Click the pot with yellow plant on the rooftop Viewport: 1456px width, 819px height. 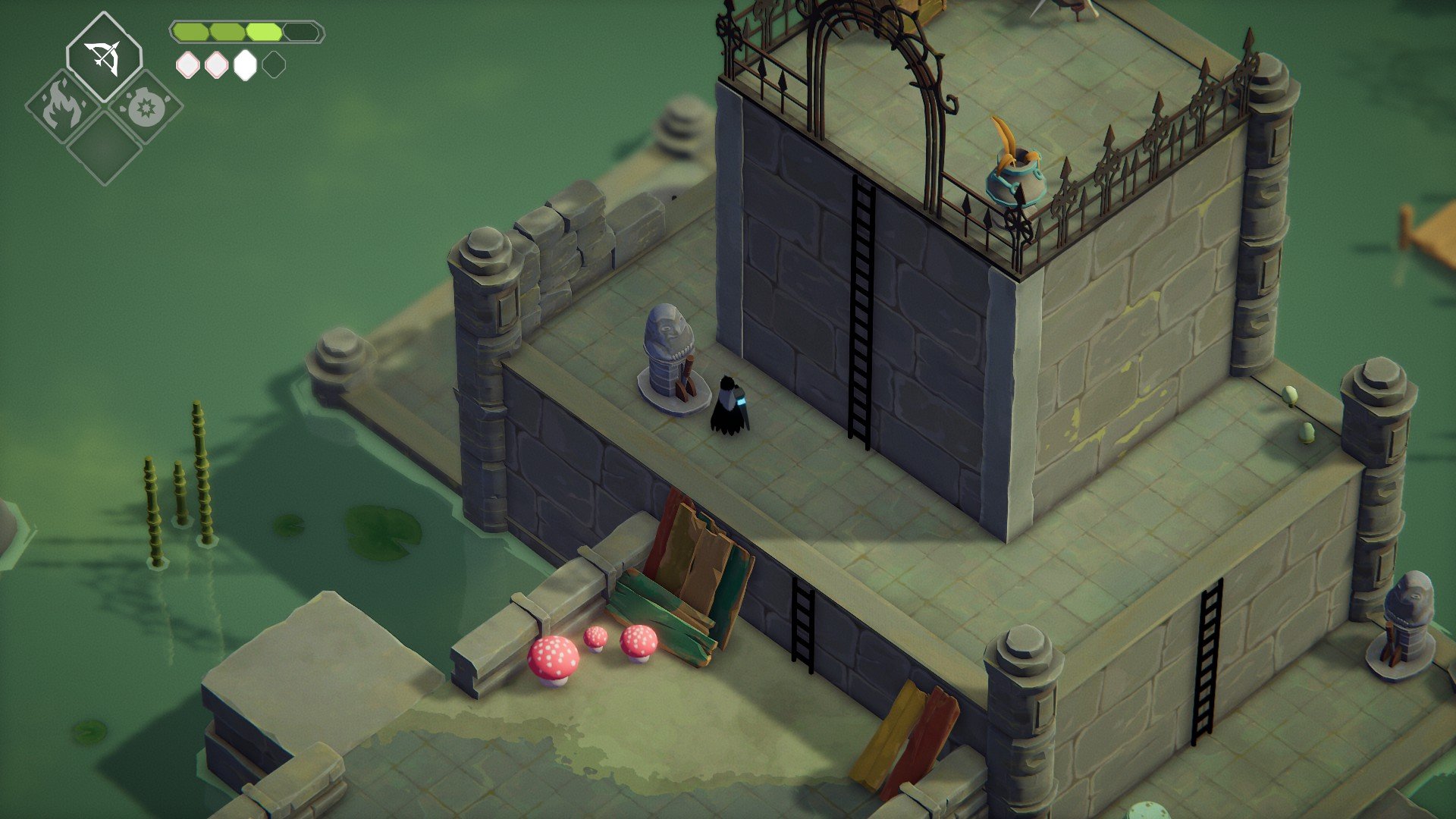(1016, 174)
